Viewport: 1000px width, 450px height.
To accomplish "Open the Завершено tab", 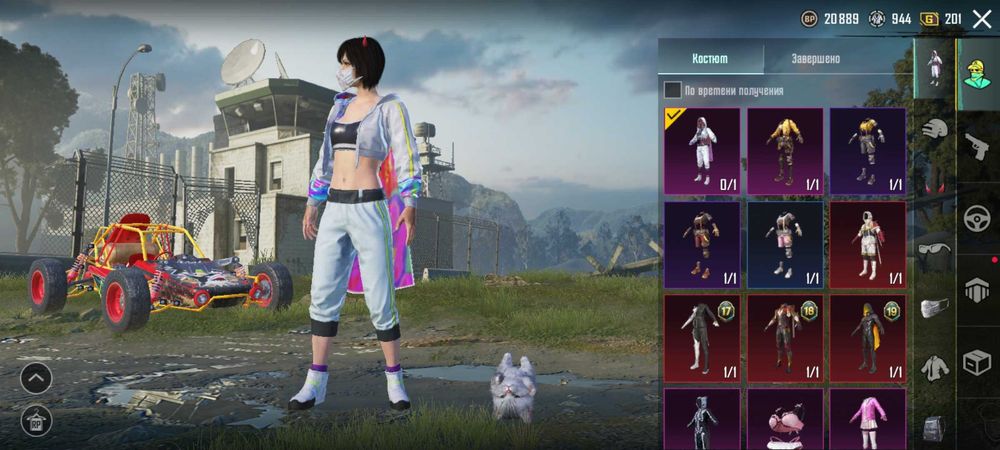I will click(815, 58).
